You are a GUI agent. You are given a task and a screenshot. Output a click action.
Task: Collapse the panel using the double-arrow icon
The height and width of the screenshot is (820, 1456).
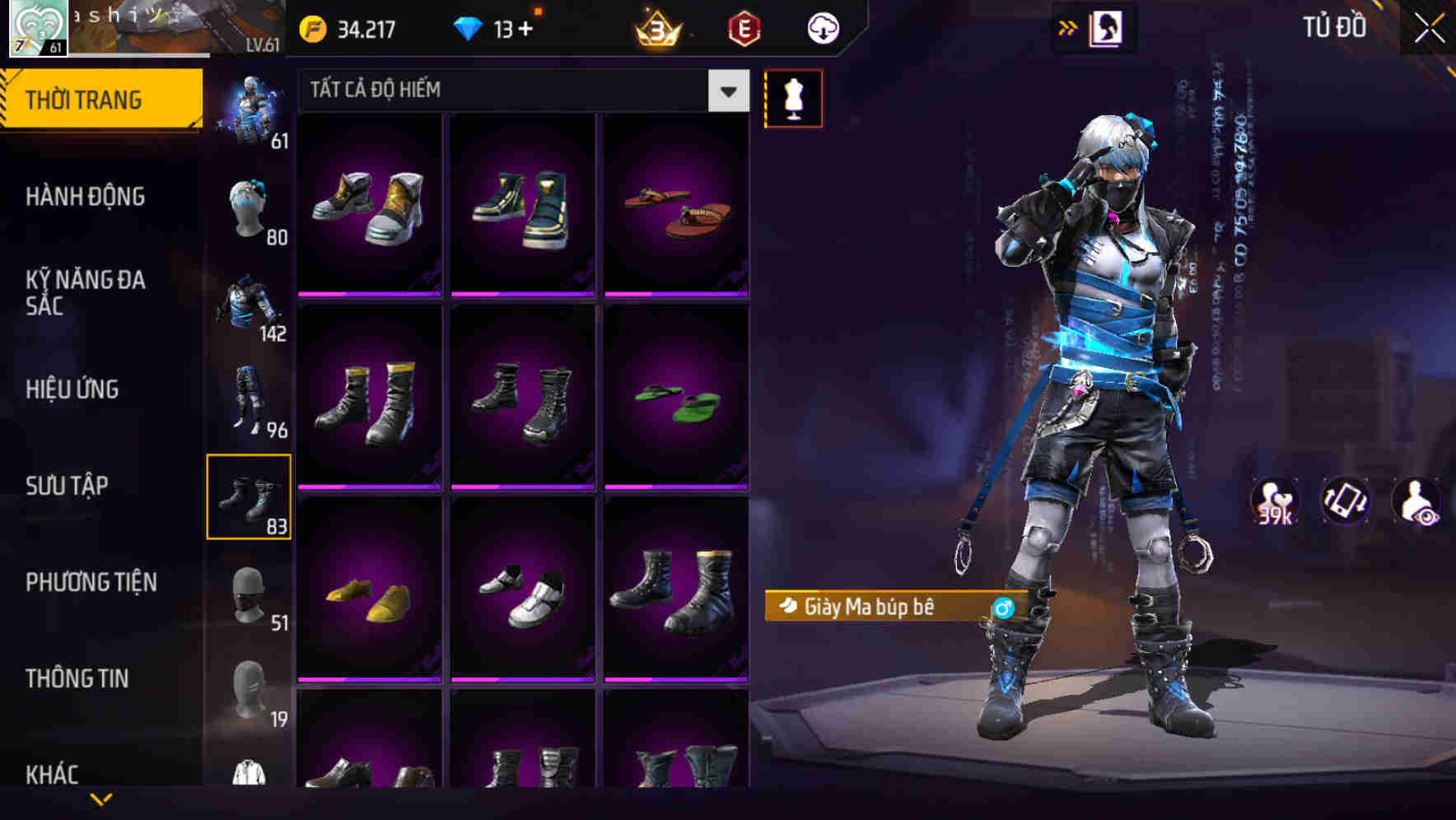[1066, 26]
